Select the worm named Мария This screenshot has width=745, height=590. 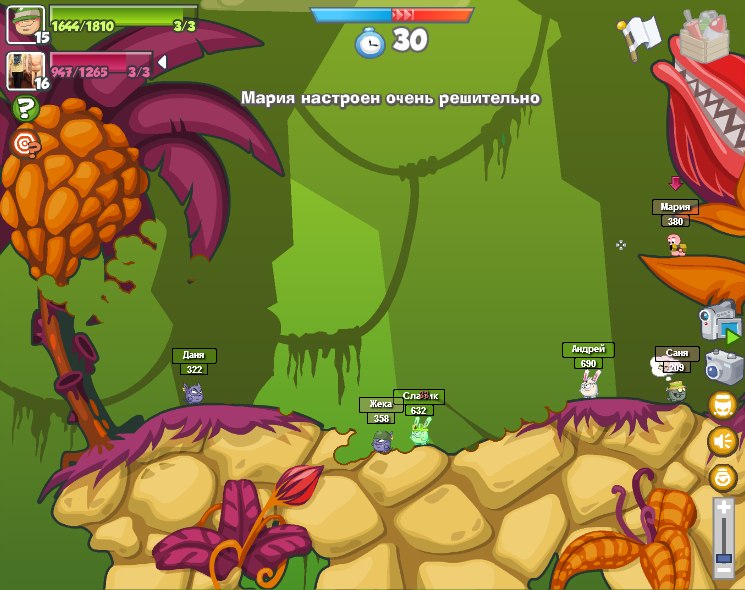676,244
